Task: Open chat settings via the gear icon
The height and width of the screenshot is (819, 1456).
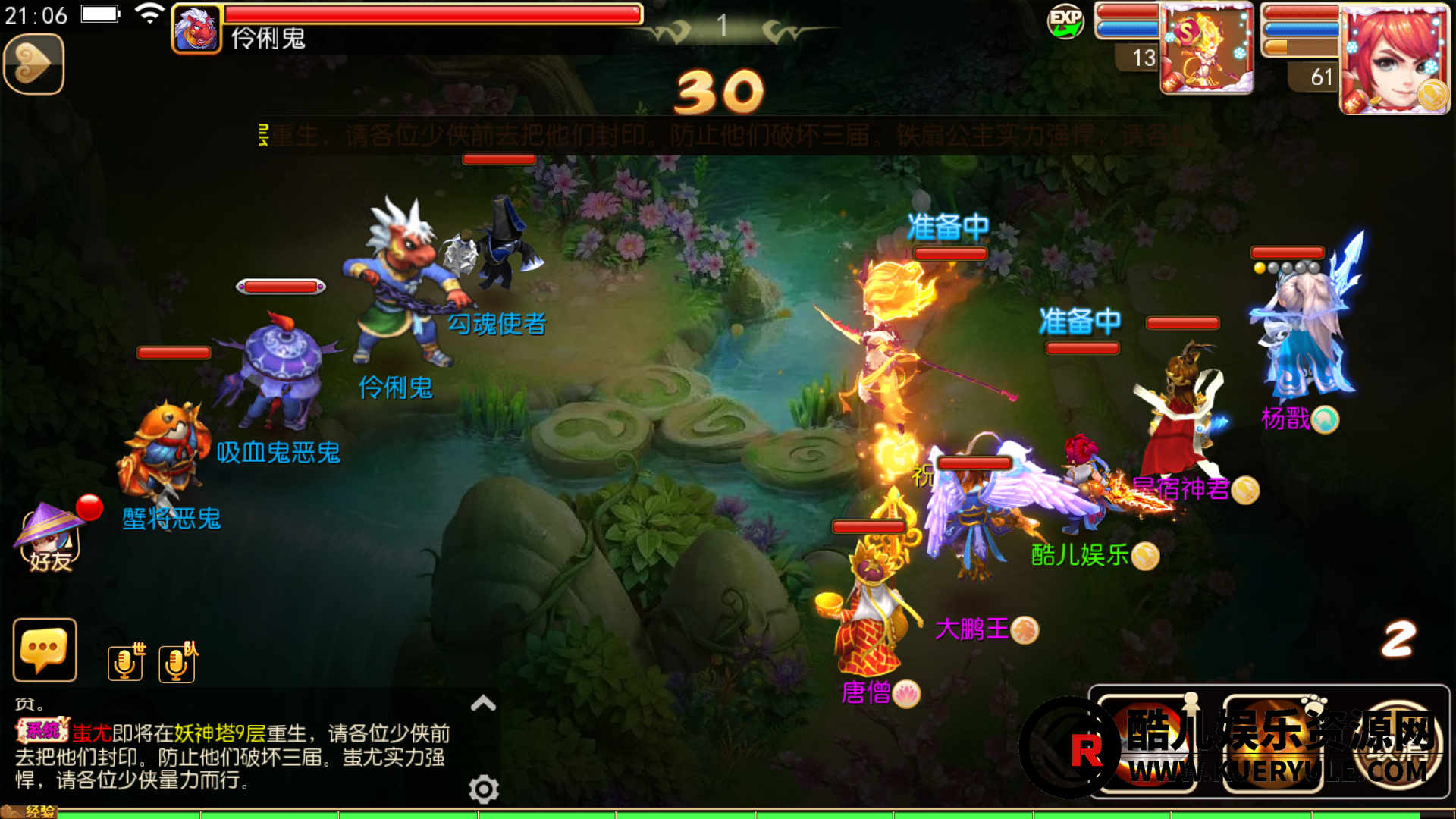Action: pyautogui.click(x=484, y=789)
